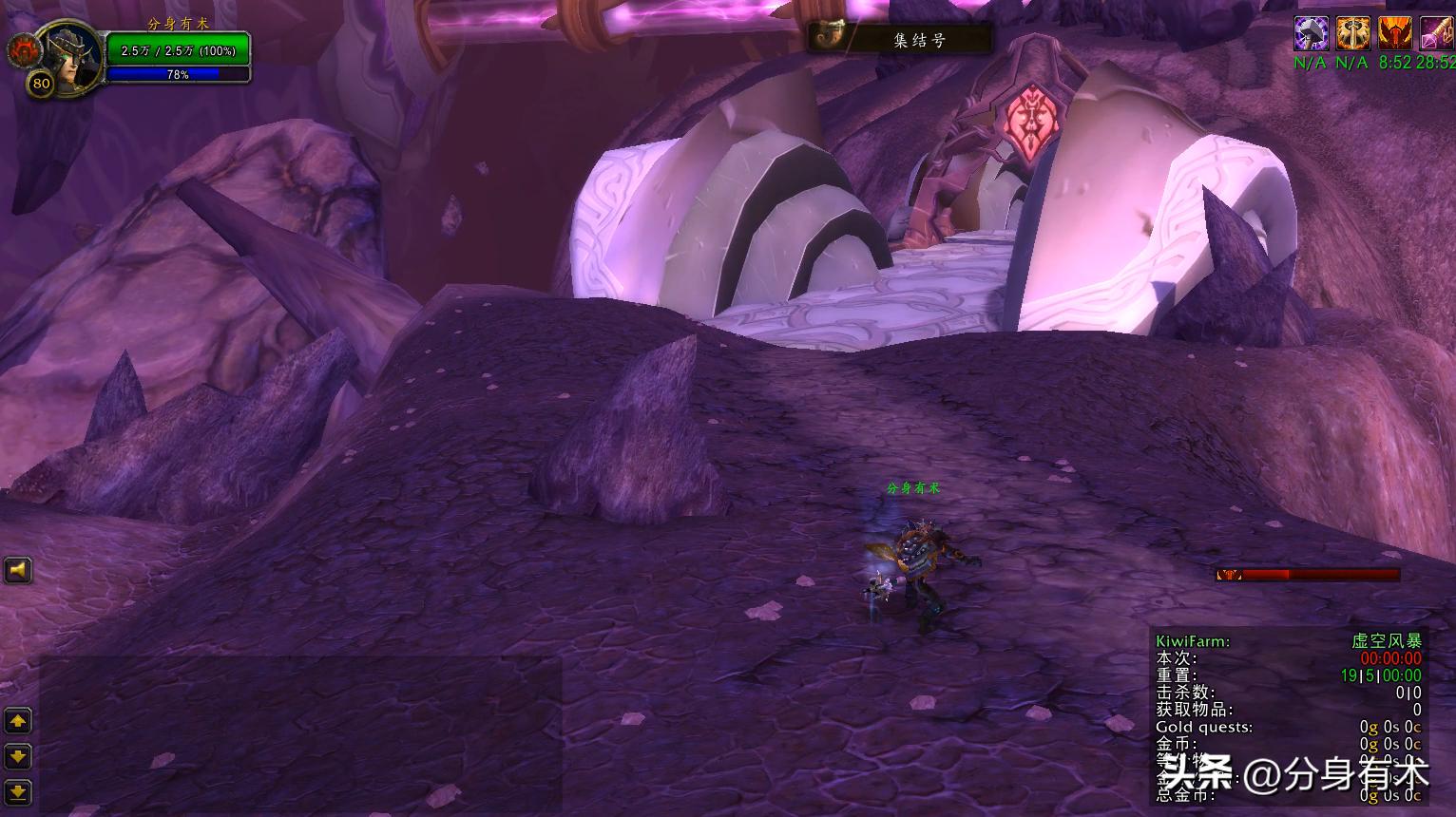Toggle the level 80 badge display
Image resolution: width=1456 pixels, height=817 pixels.
click(x=40, y=84)
